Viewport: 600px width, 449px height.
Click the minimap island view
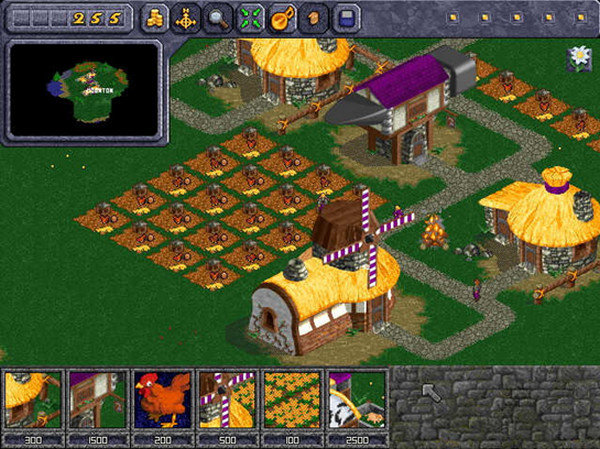83,88
